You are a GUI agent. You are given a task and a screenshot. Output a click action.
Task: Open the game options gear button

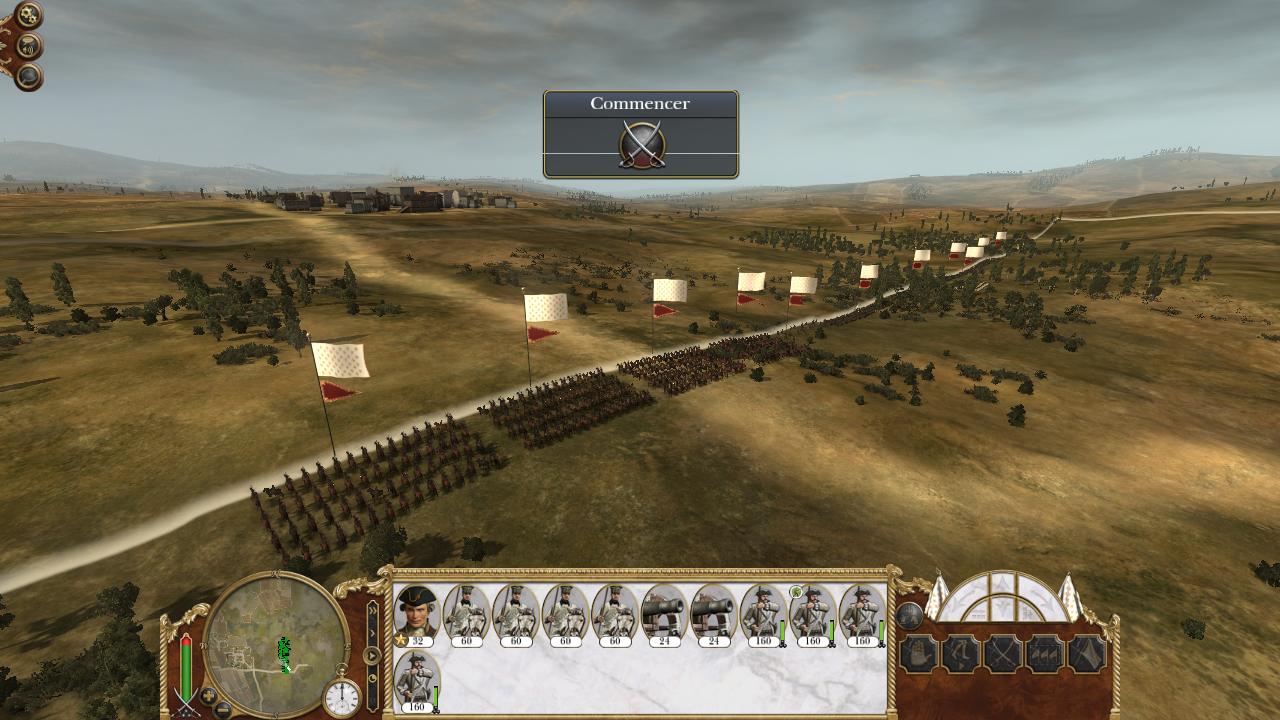[x=28, y=15]
